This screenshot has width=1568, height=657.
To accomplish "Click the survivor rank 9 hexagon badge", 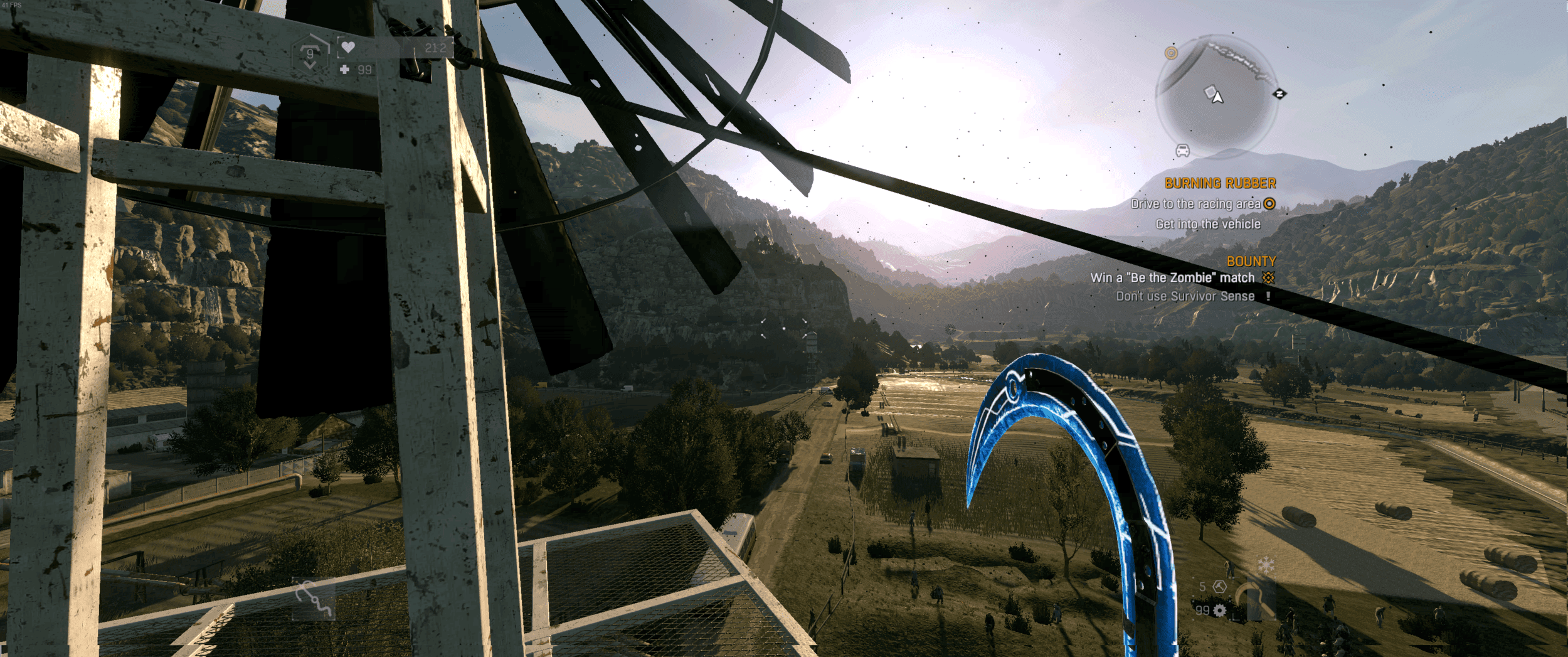I will [x=310, y=54].
